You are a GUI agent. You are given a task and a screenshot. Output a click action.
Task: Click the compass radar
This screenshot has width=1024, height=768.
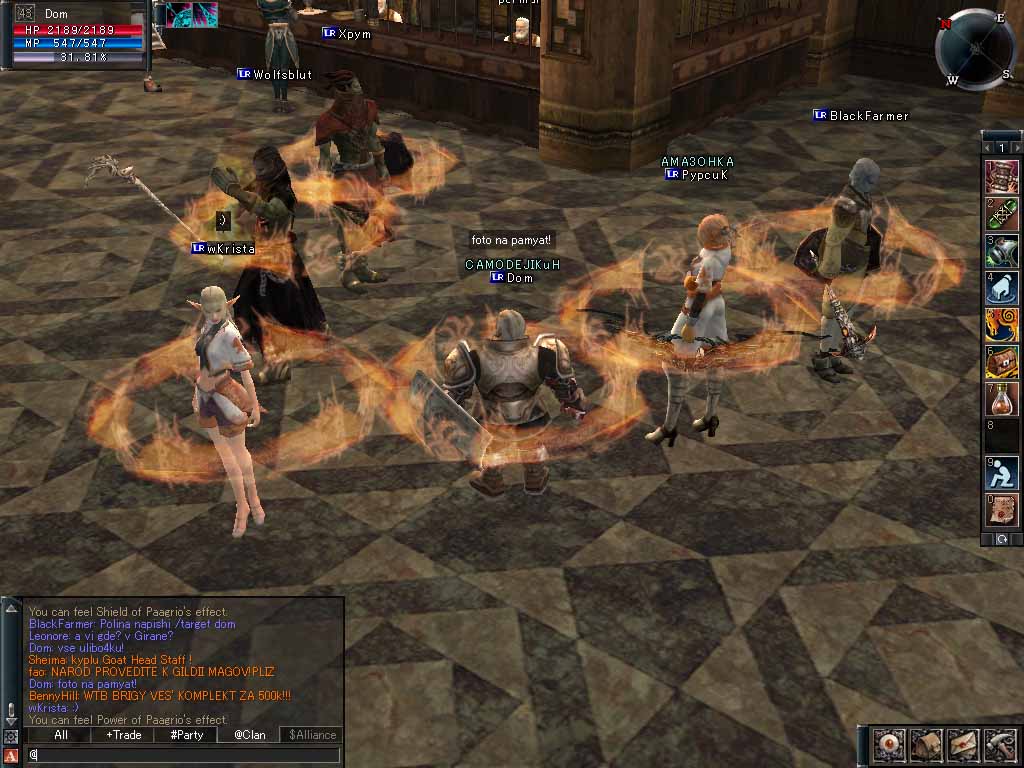pos(975,48)
